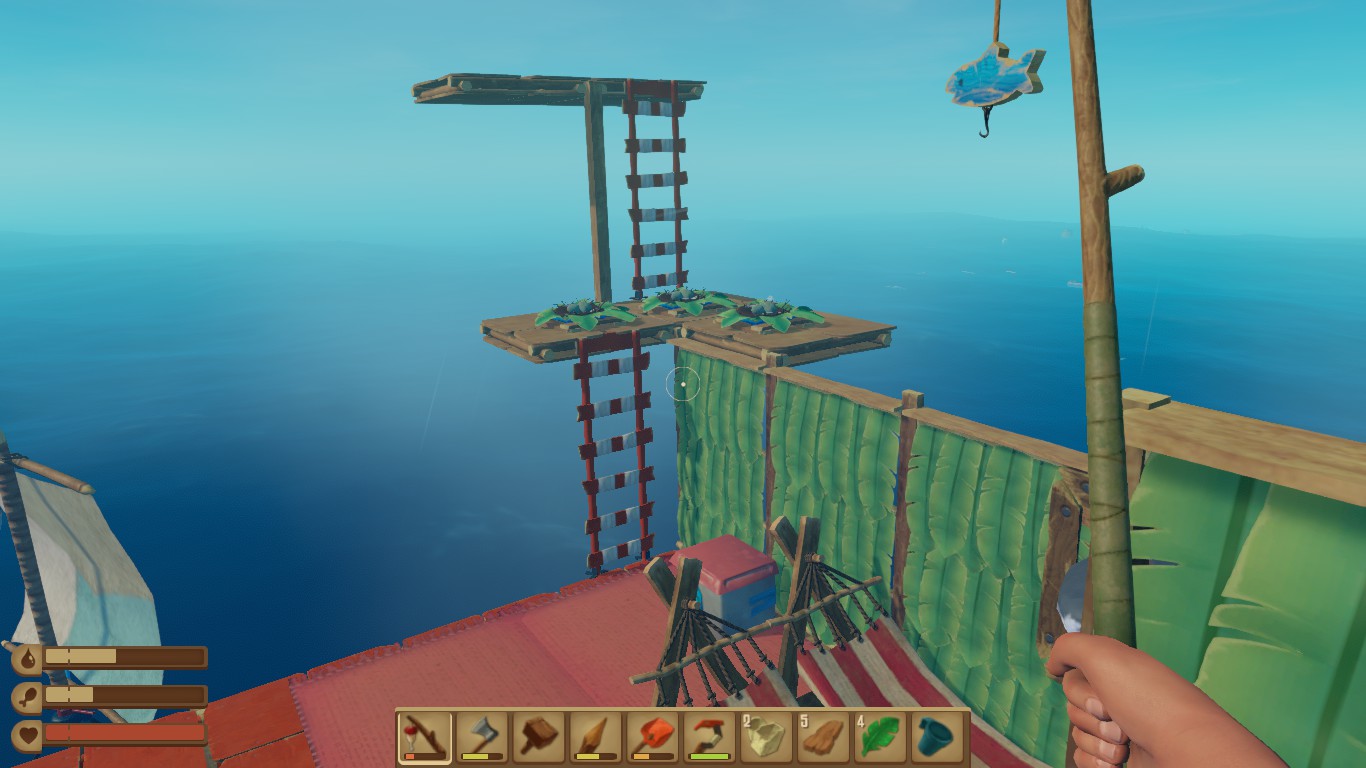Select the building hammer in the hotbar
Screen dimensions: 1366x768
pos(536,737)
